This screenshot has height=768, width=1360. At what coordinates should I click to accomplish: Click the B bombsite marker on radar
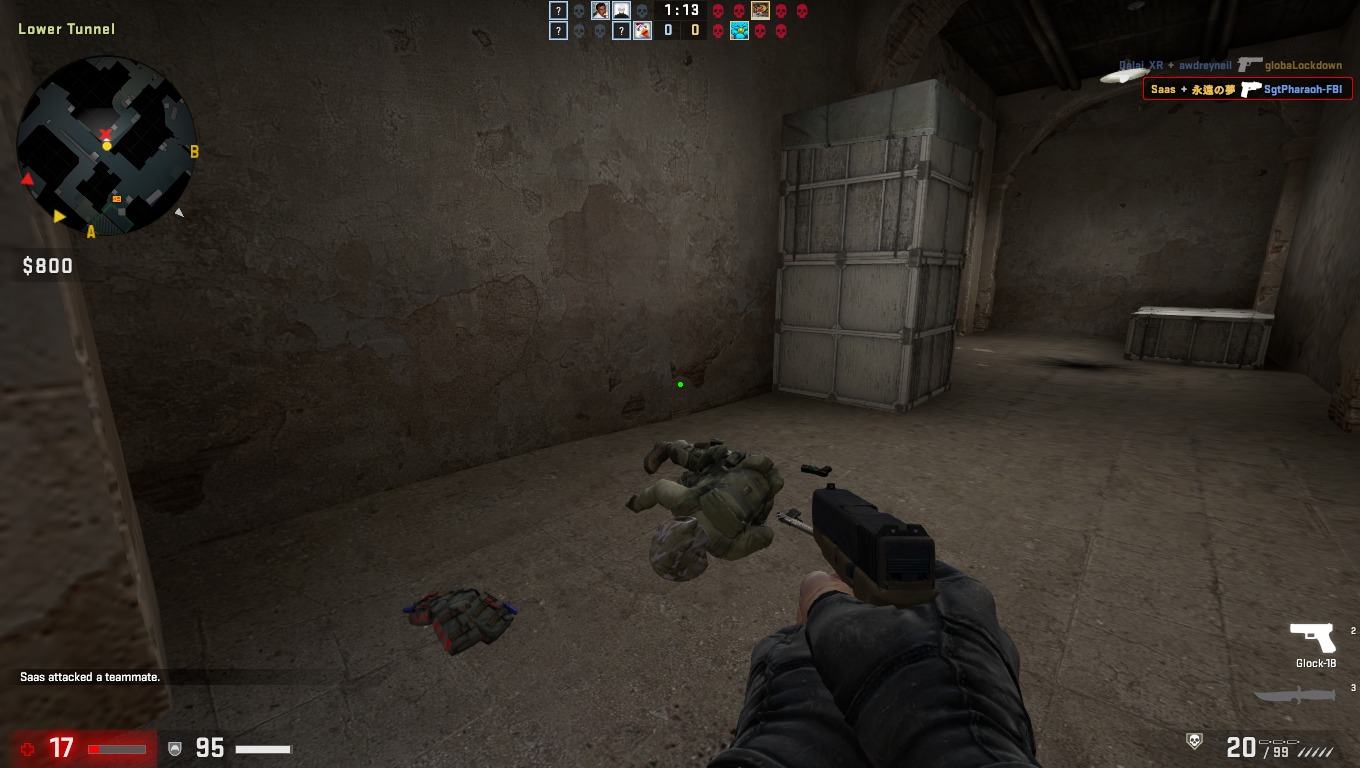pos(194,152)
